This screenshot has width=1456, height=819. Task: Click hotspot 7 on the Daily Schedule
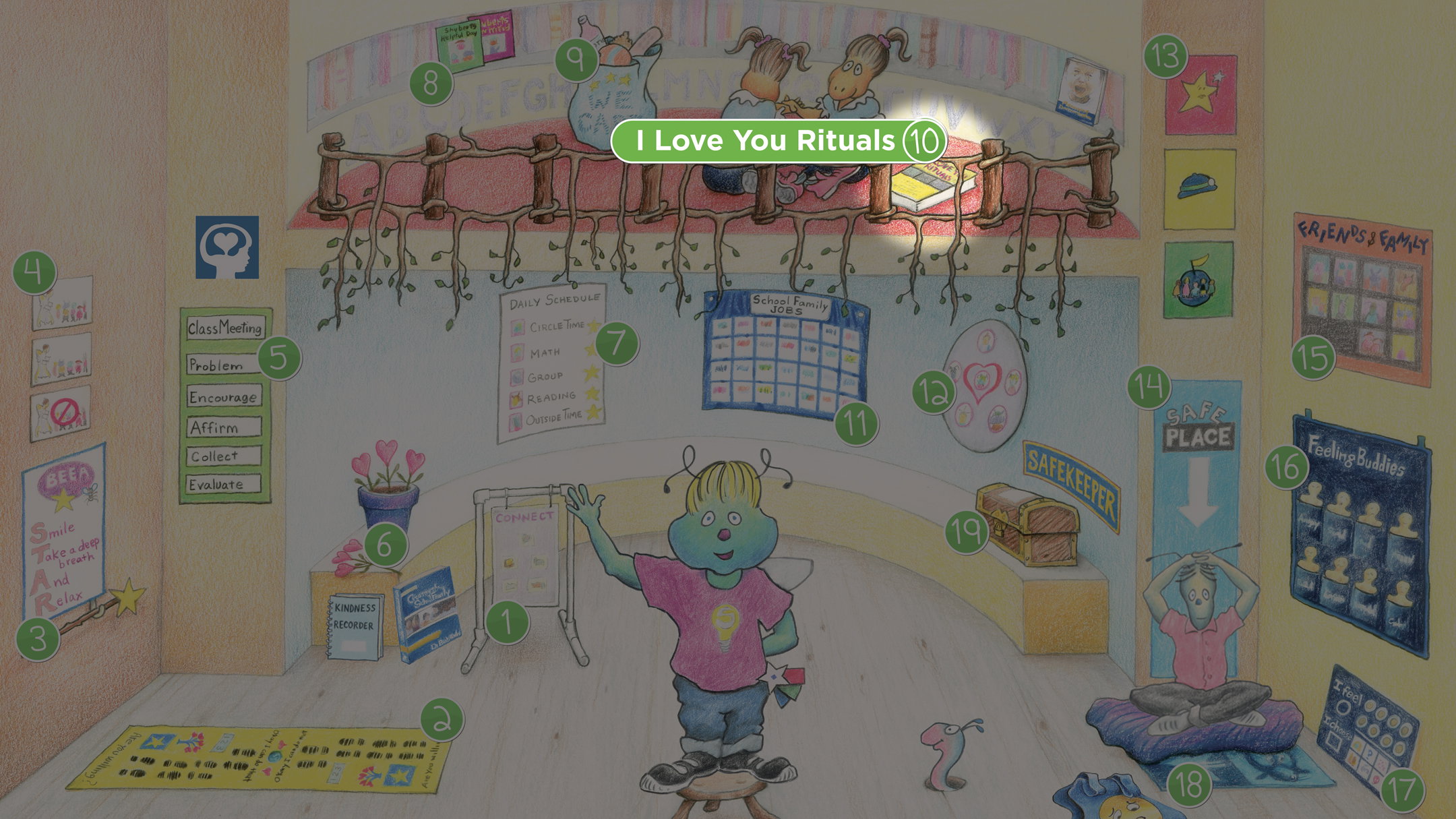click(x=616, y=342)
